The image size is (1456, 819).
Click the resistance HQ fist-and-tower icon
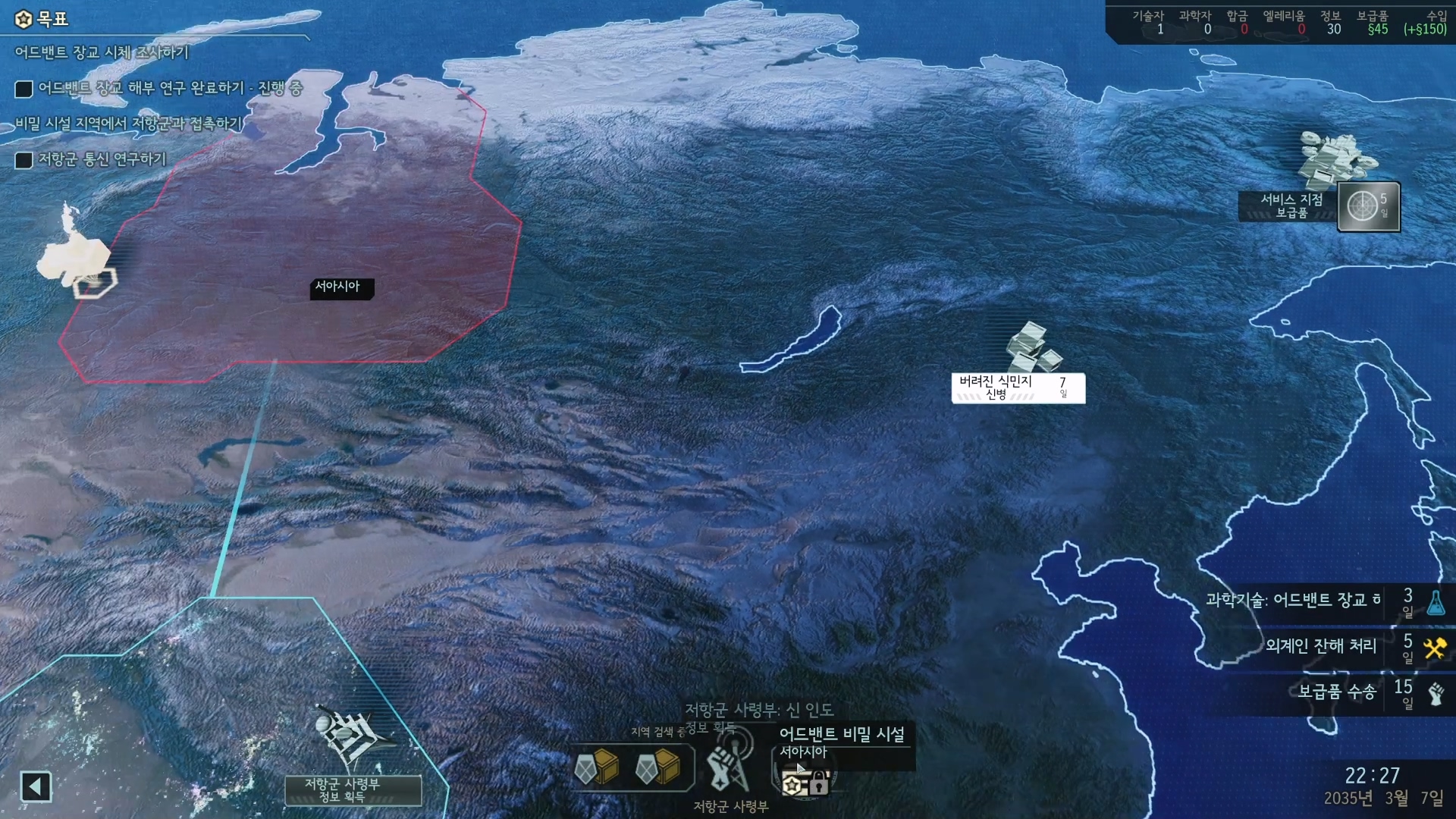coord(726,767)
